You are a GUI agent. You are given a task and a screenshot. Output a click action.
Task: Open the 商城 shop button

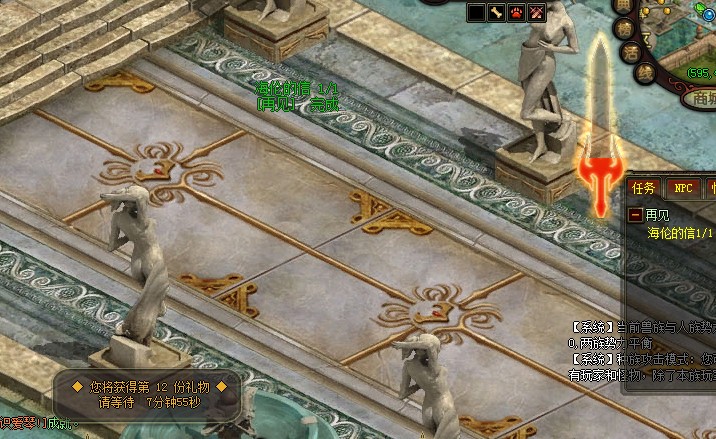pos(699,98)
